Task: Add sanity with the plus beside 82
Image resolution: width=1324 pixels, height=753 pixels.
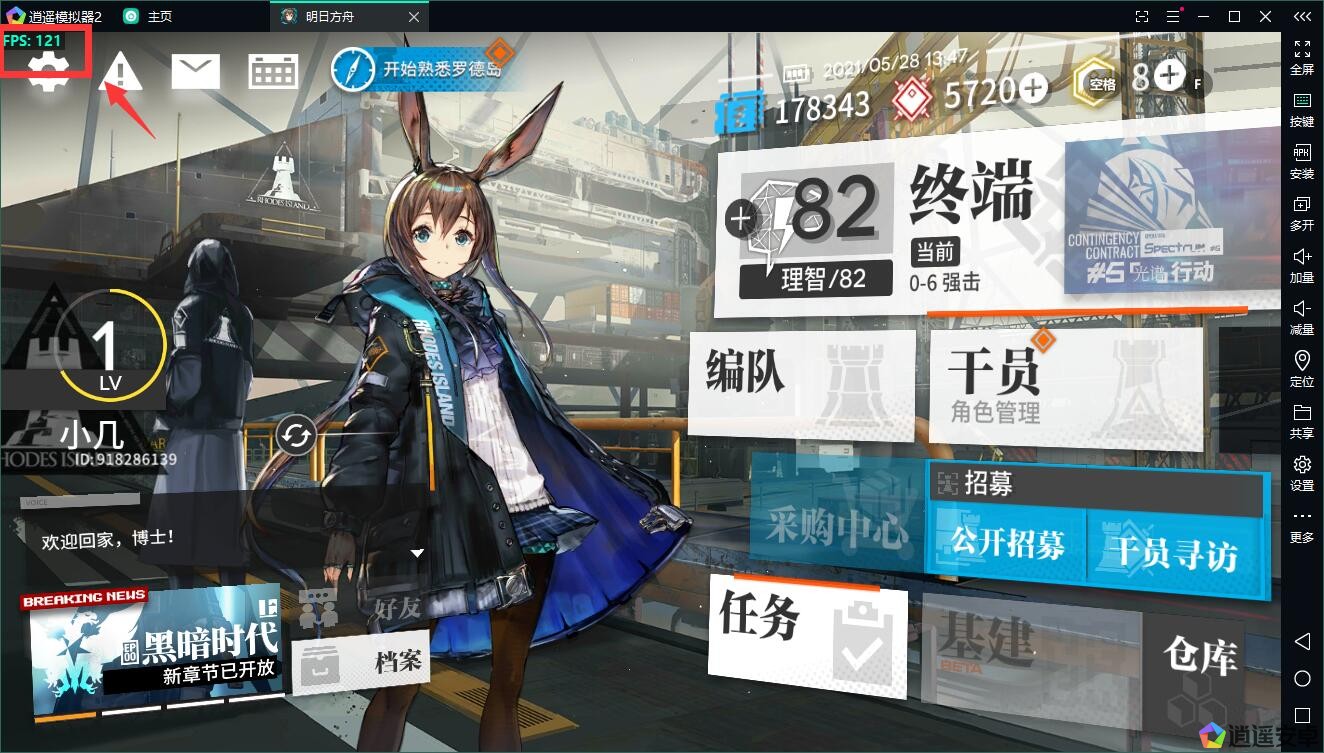Action: pyautogui.click(x=742, y=217)
